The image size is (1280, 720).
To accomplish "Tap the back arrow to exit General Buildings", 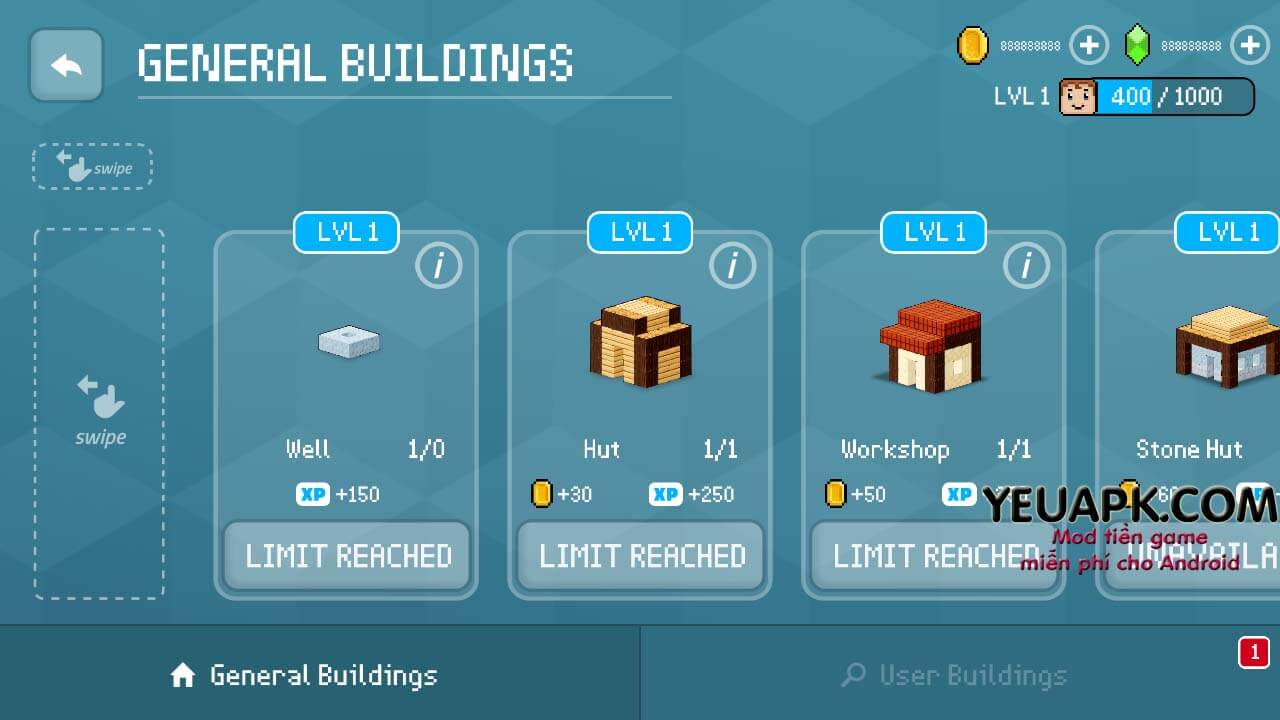I will pyautogui.click(x=66, y=66).
